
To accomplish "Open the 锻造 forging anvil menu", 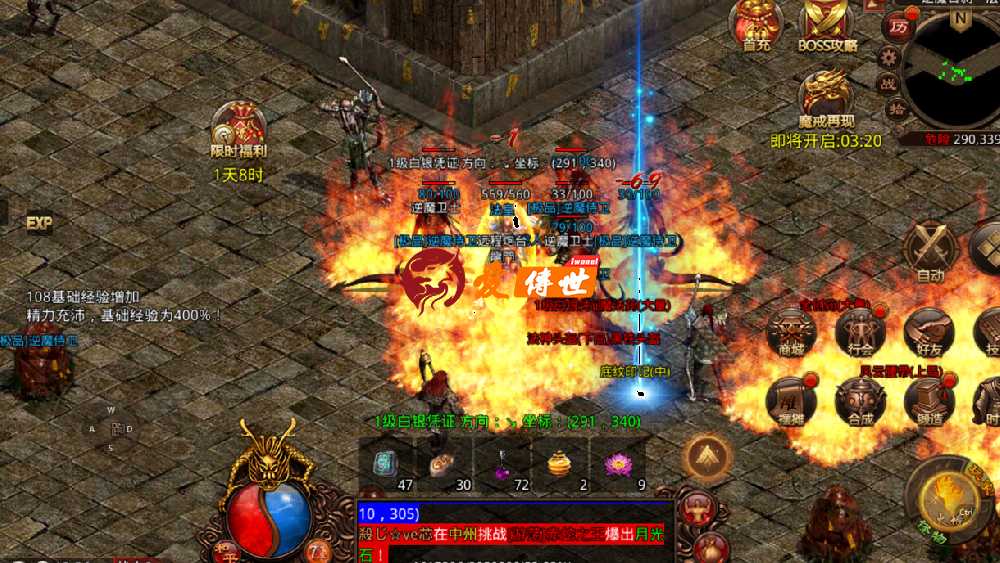I will 929,401.
